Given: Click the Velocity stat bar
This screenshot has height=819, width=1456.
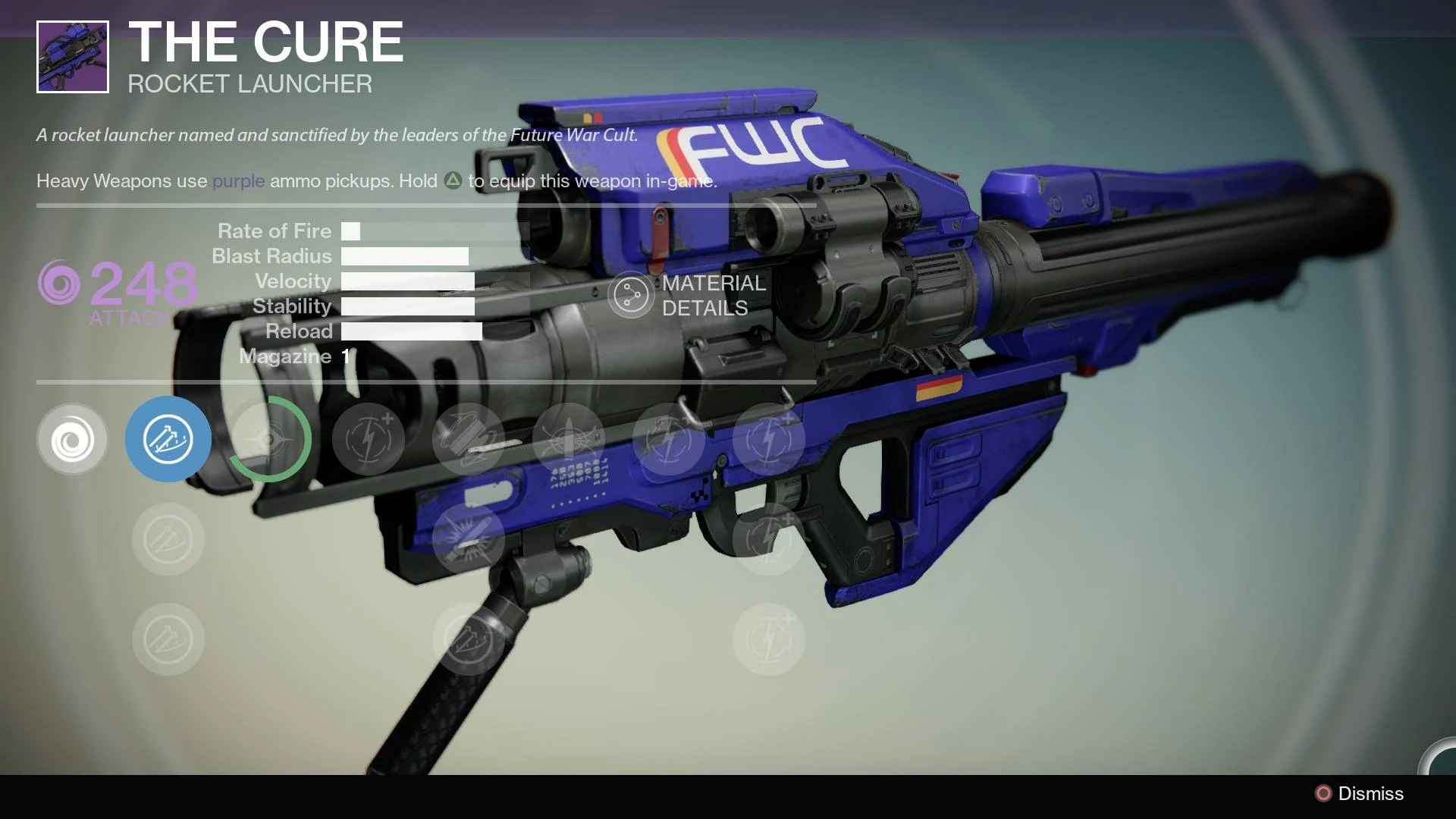Looking at the screenshot, I should (x=408, y=281).
